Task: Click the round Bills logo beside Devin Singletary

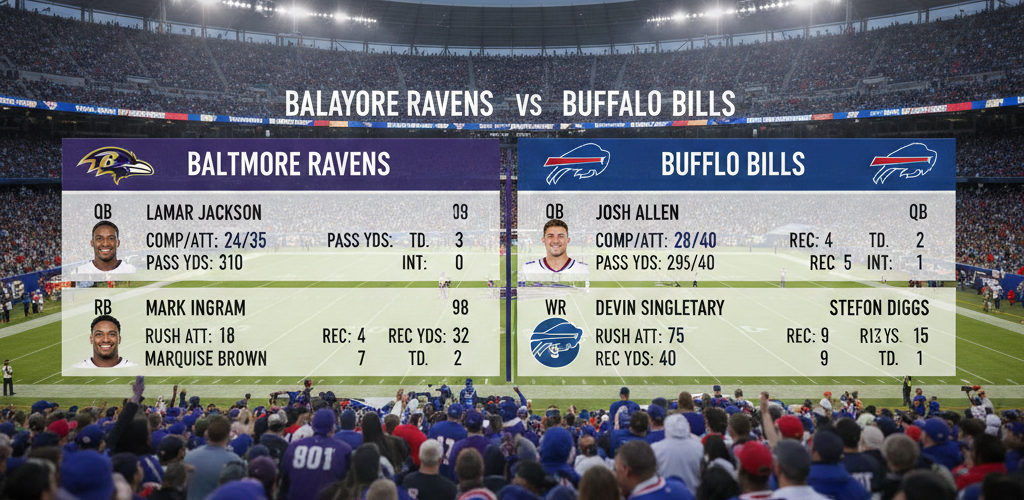Action: 556,342
